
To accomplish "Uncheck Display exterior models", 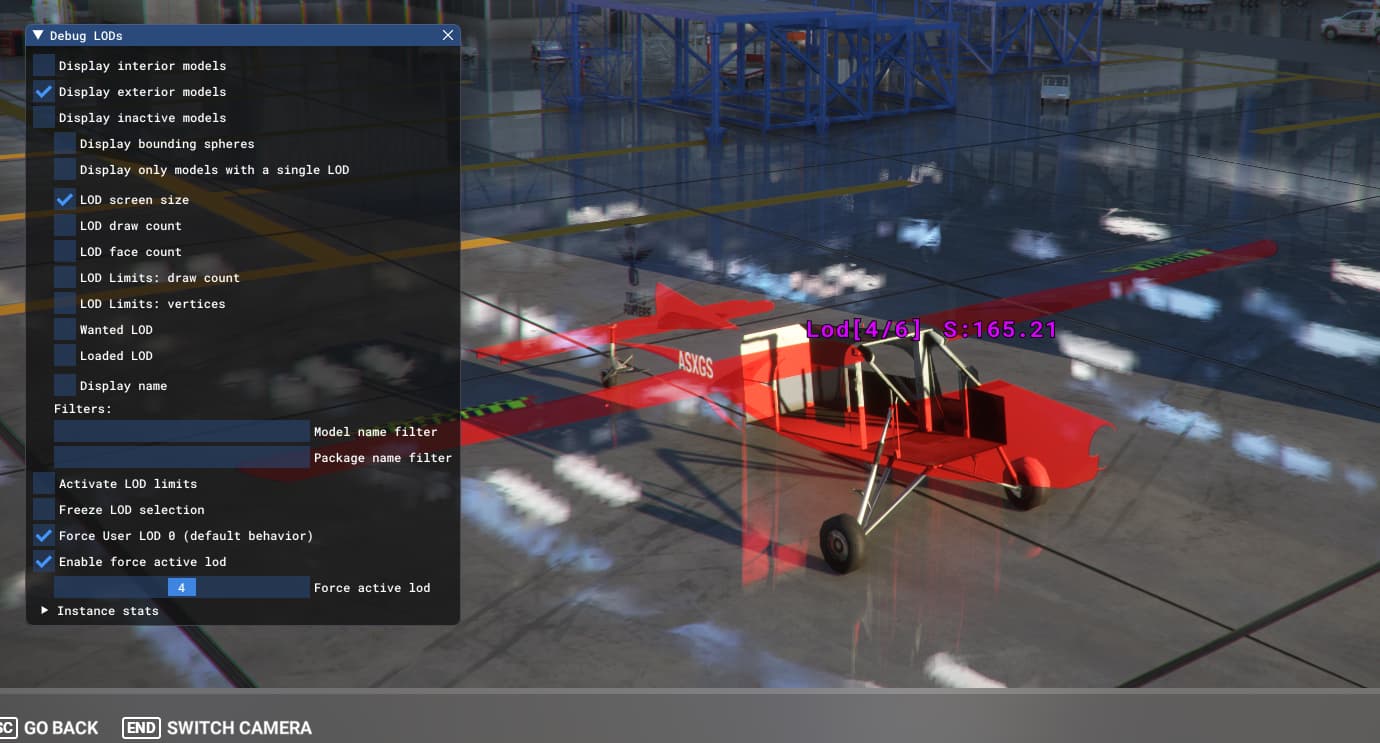I will point(44,92).
